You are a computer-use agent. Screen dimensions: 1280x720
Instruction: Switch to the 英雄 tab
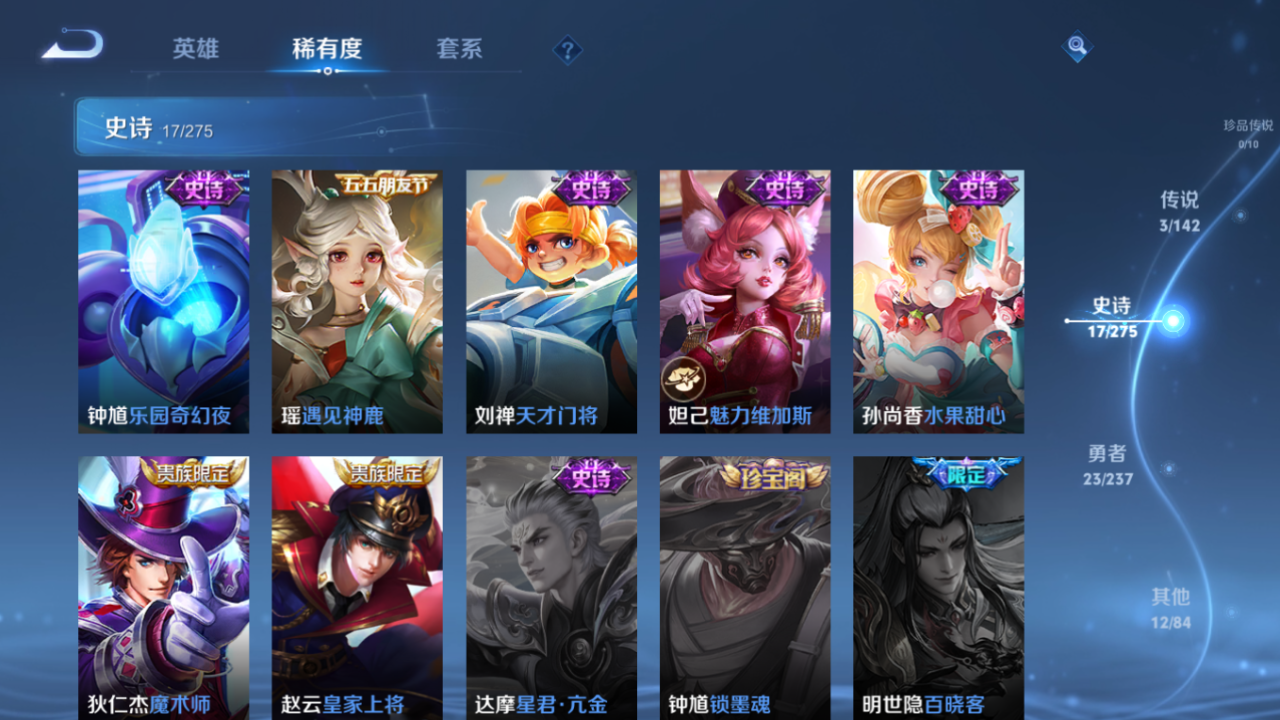196,48
